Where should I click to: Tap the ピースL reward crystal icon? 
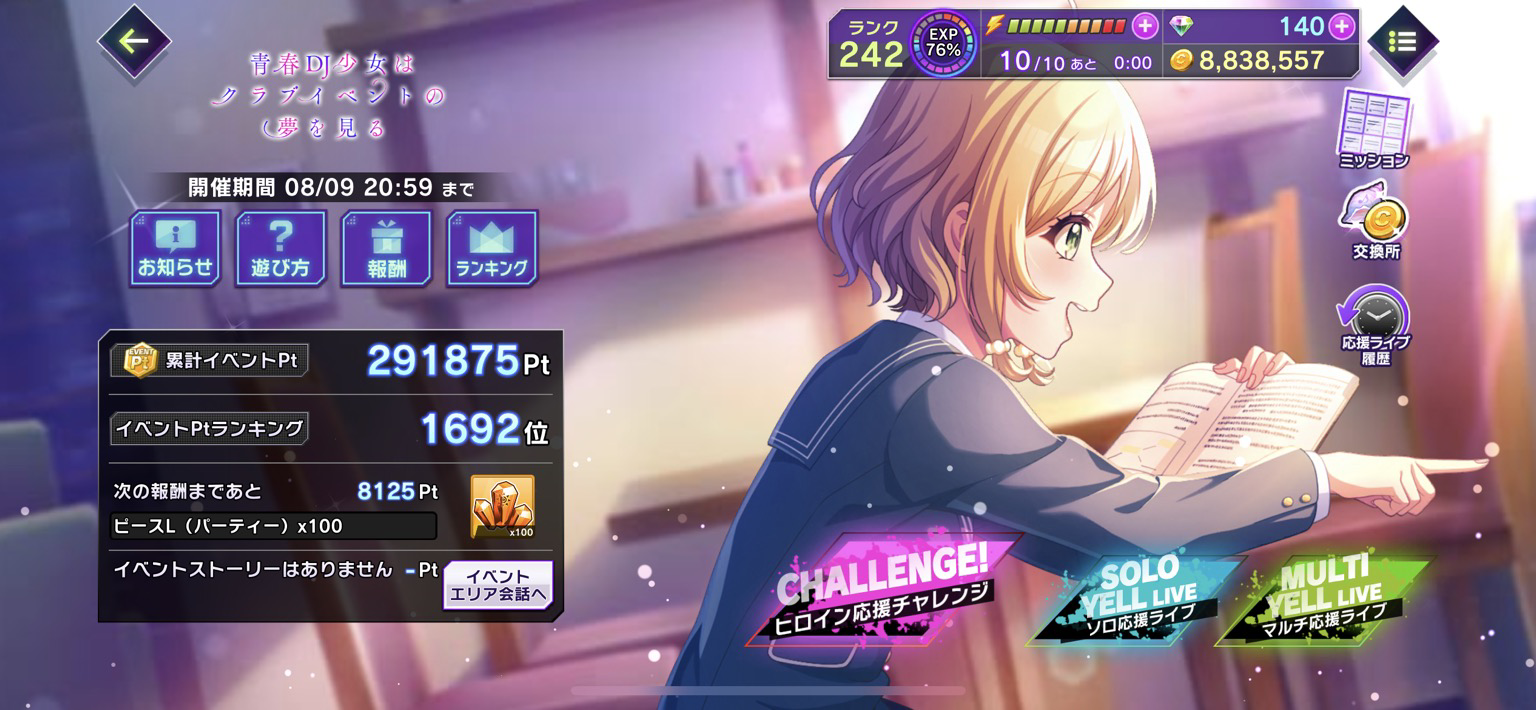coord(503,506)
